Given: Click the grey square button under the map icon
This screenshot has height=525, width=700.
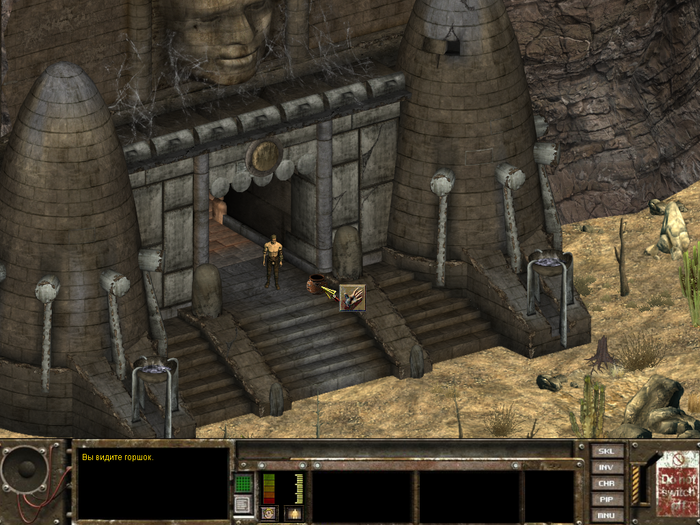Looking at the screenshot, I should tap(243, 506).
